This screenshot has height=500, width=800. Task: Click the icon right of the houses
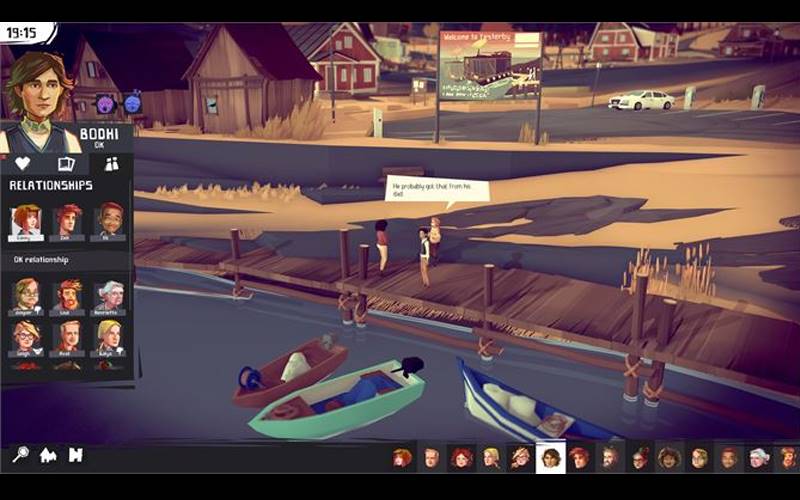point(75,455)
